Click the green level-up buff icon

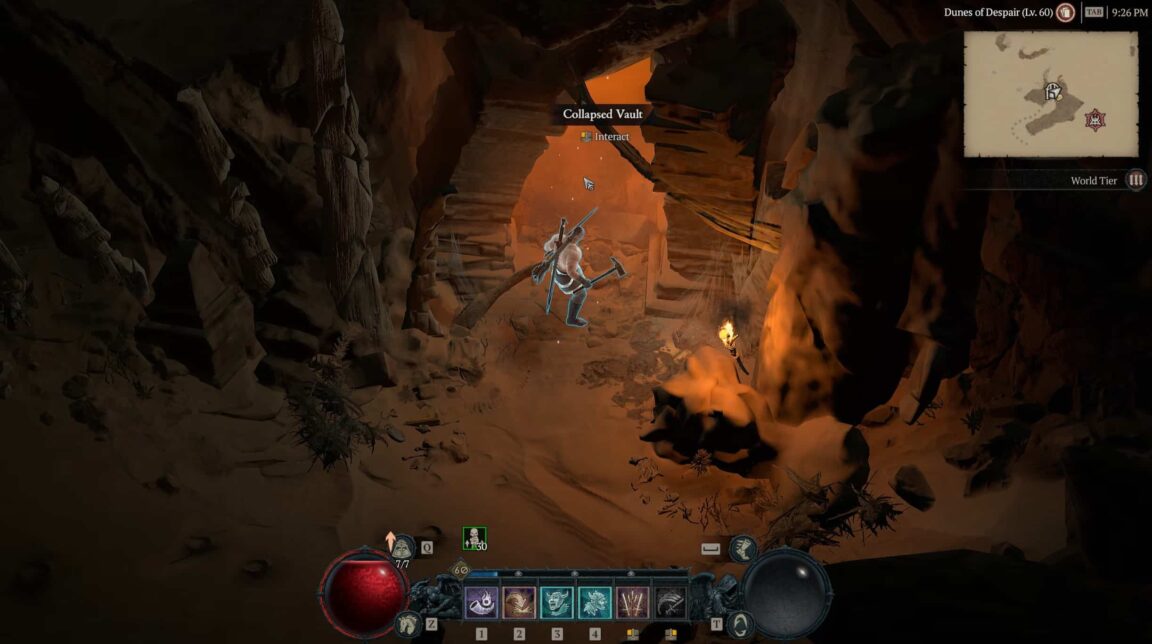(474, 538)
